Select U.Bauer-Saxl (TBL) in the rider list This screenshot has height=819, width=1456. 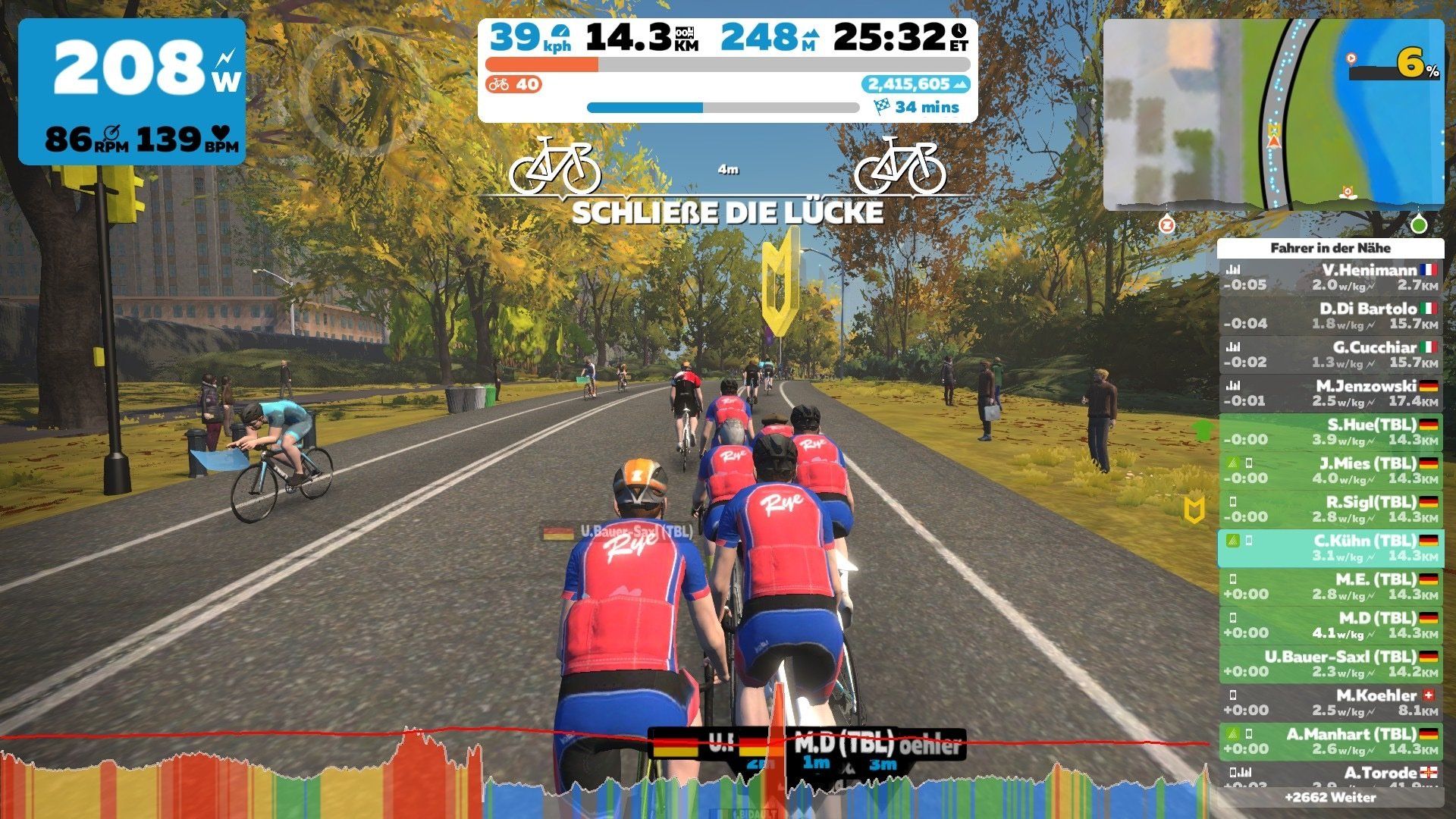1331,664
